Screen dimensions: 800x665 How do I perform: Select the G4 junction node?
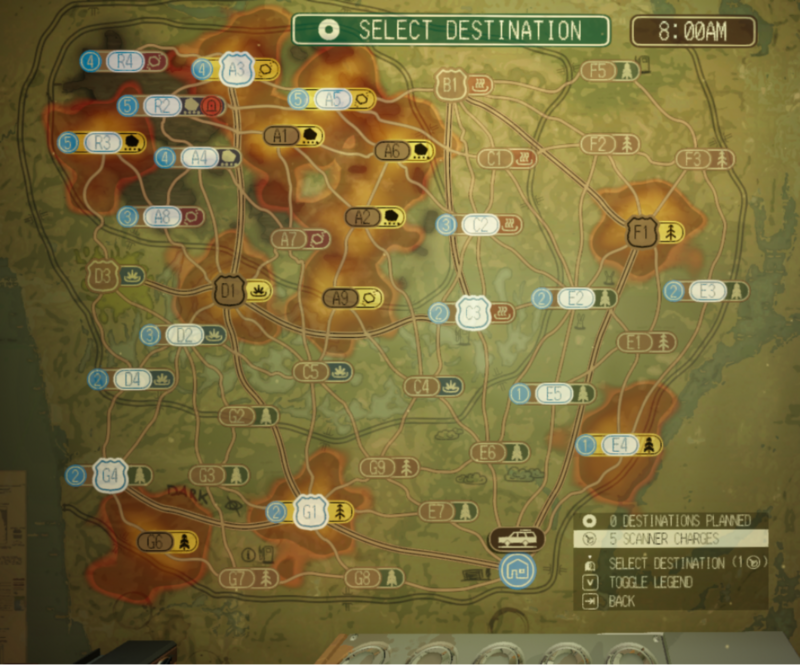click(x=109, y=475)
